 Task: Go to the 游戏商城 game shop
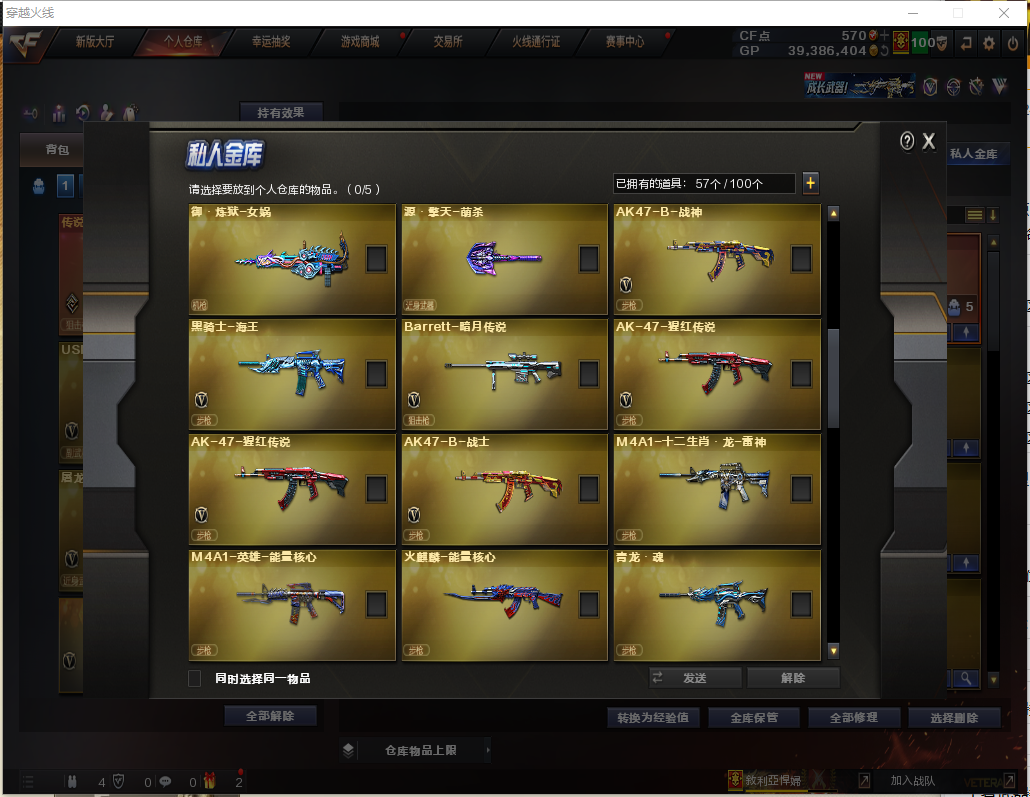coord(360,42)
